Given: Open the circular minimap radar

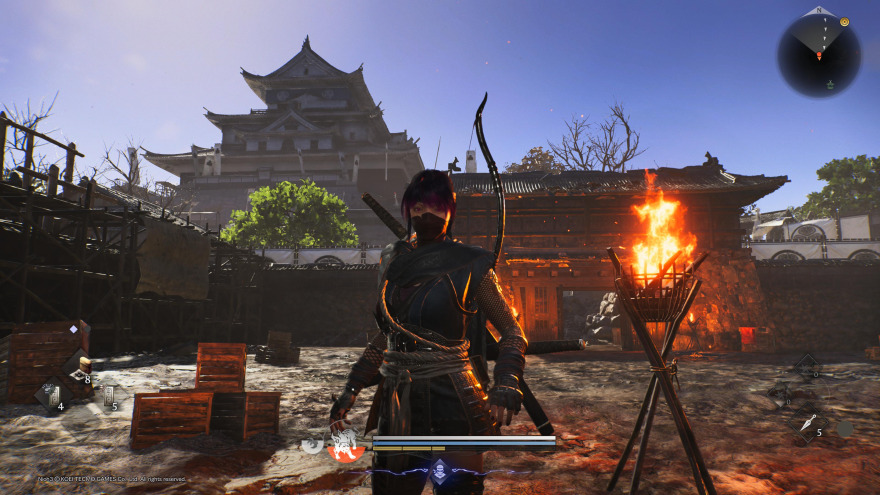Looking at the screenshot, I should pyautogui.click(x=819, y=55).
